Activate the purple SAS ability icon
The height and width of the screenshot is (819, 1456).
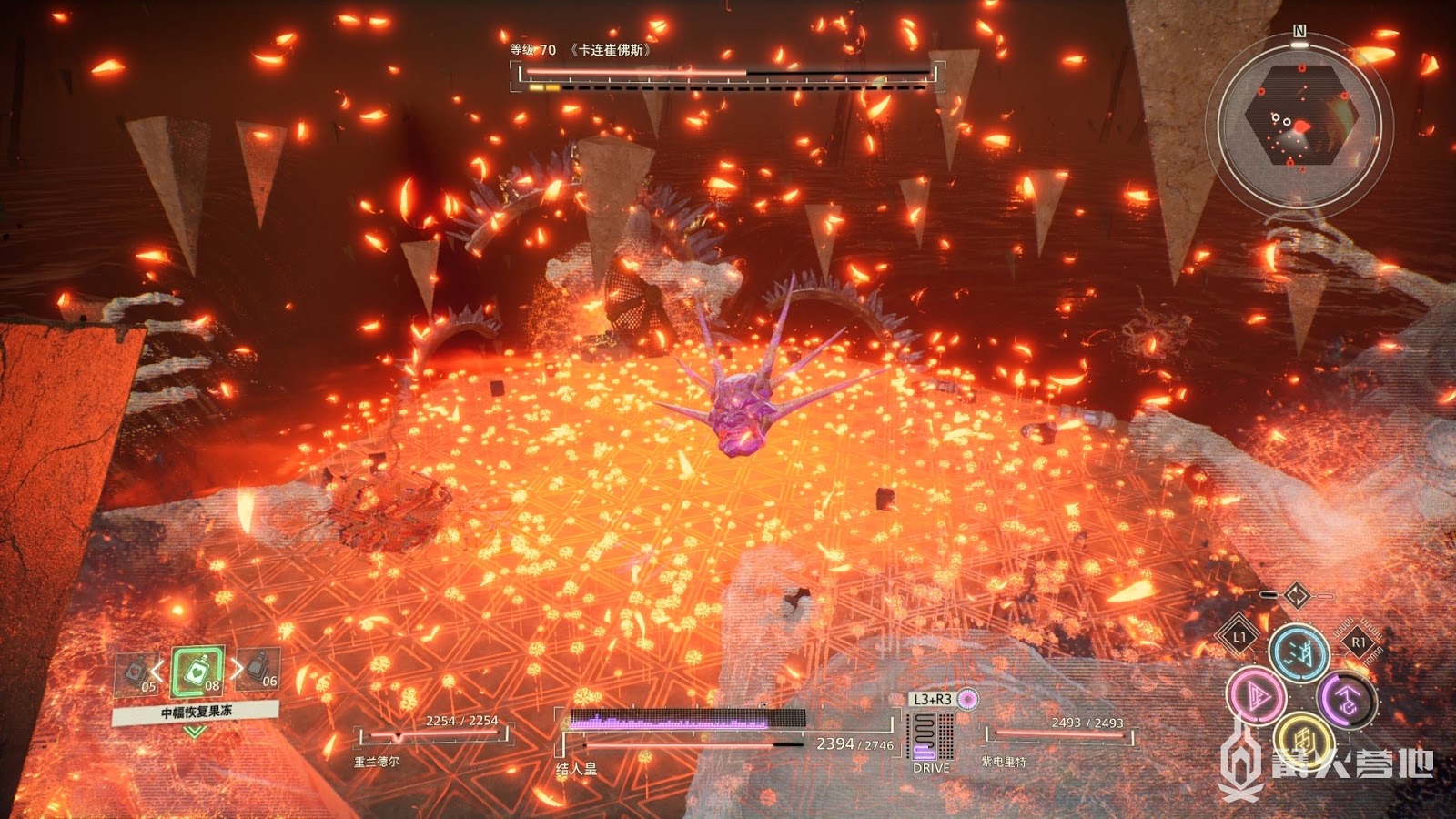tap(1344, 701)
